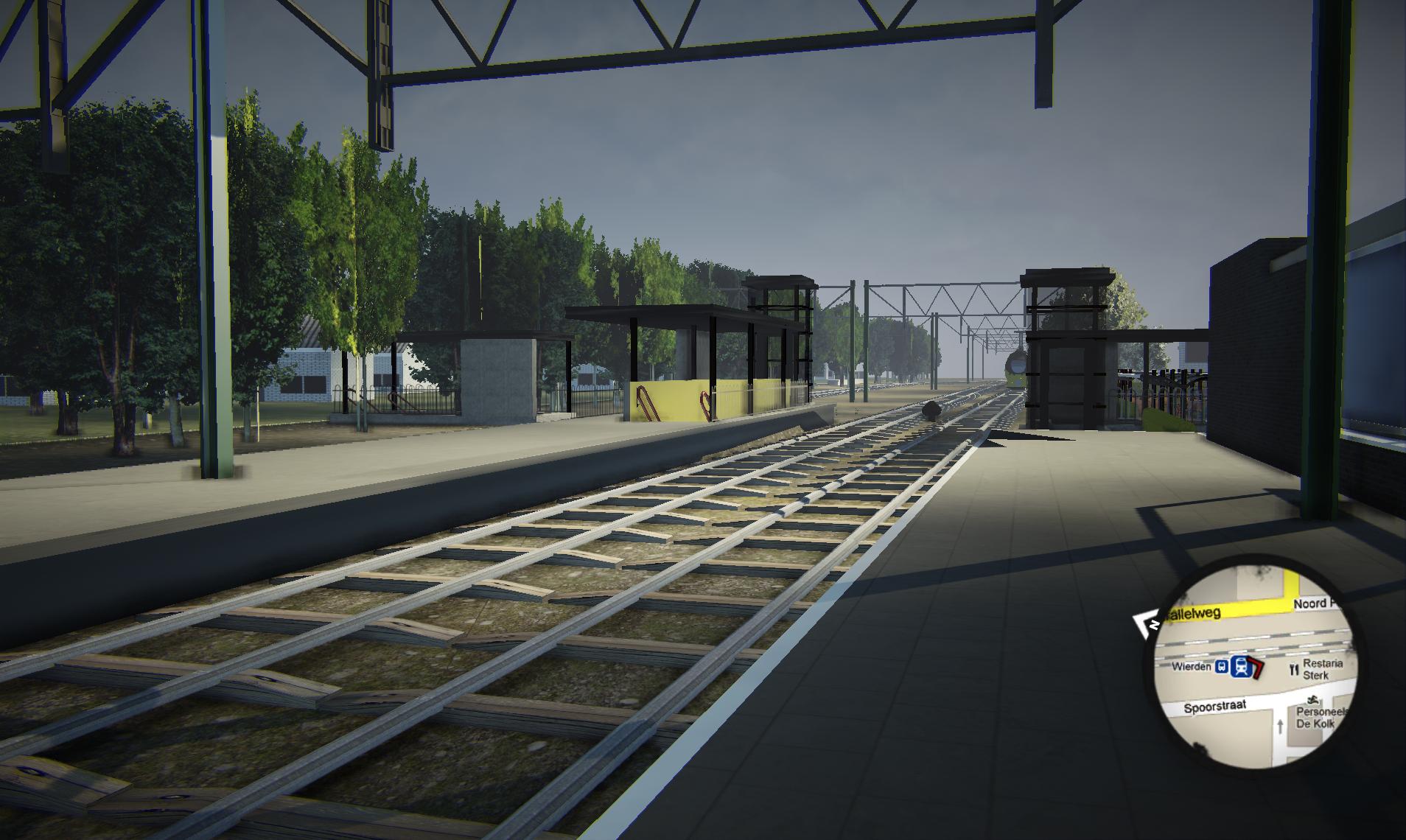
Task: Click the large train station marker on minimap
Action: coord(1241,666)
